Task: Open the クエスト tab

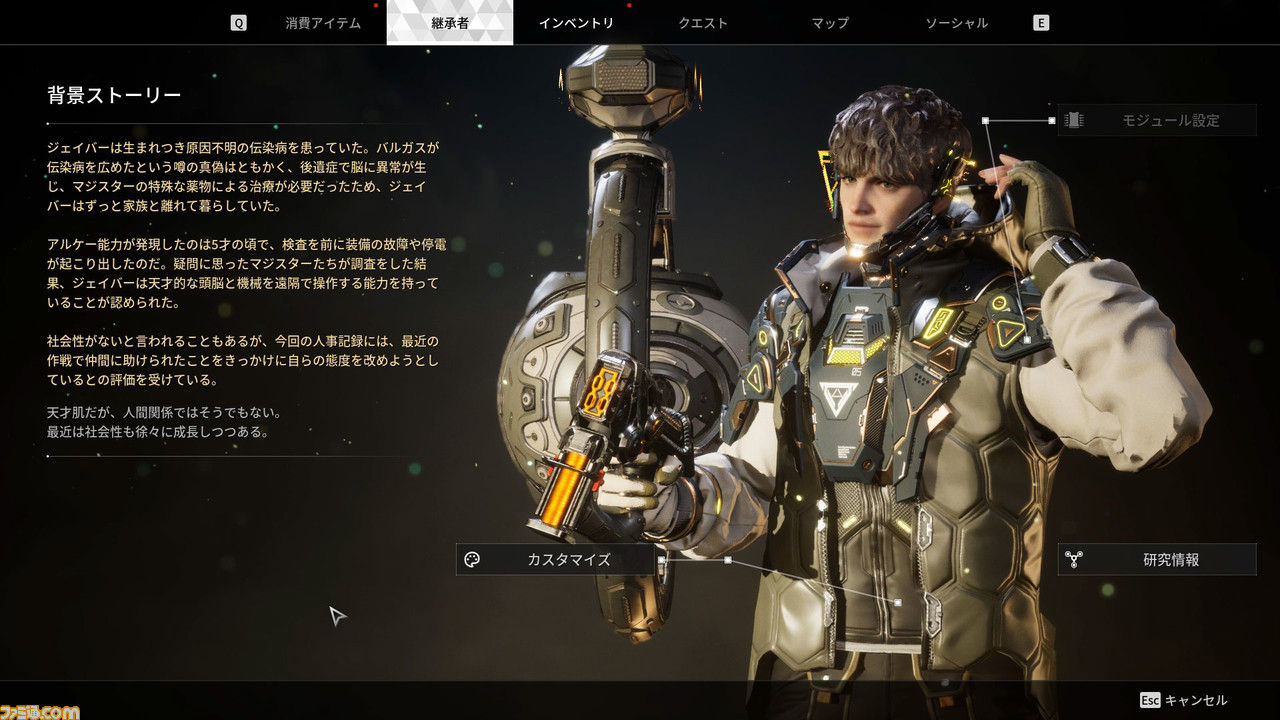Action: point(703,23)
